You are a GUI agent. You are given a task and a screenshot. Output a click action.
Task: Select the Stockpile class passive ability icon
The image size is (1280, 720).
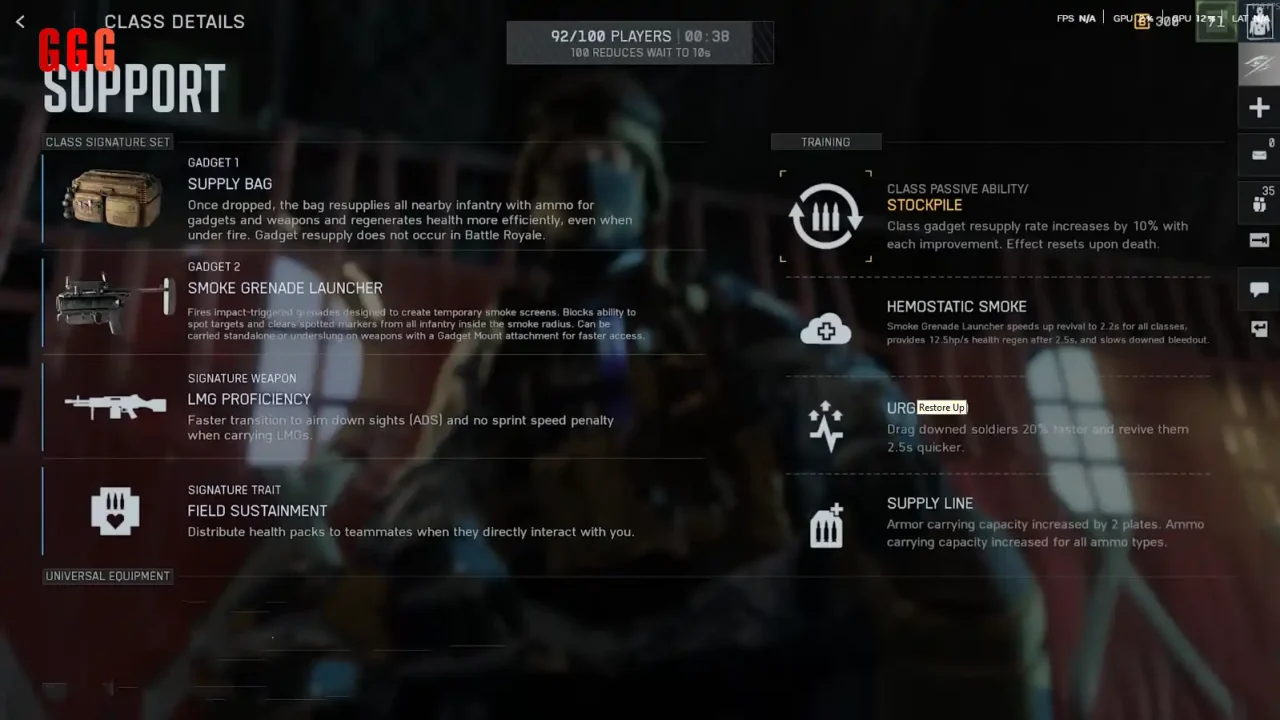825,215
